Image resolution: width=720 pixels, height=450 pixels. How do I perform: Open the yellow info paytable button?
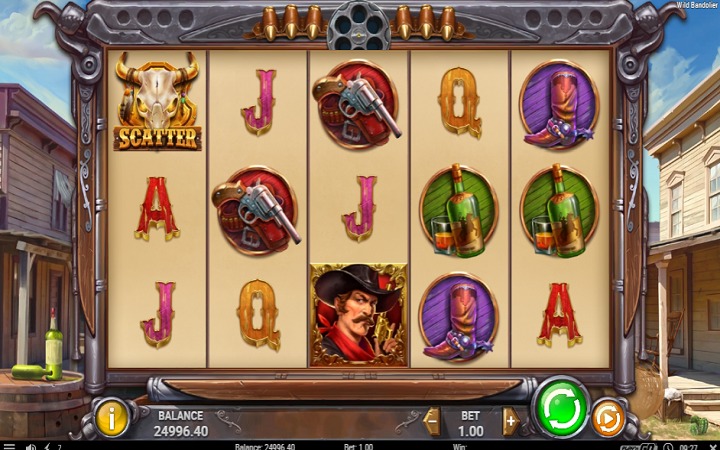pyautogui.click(x=112, y=417)
